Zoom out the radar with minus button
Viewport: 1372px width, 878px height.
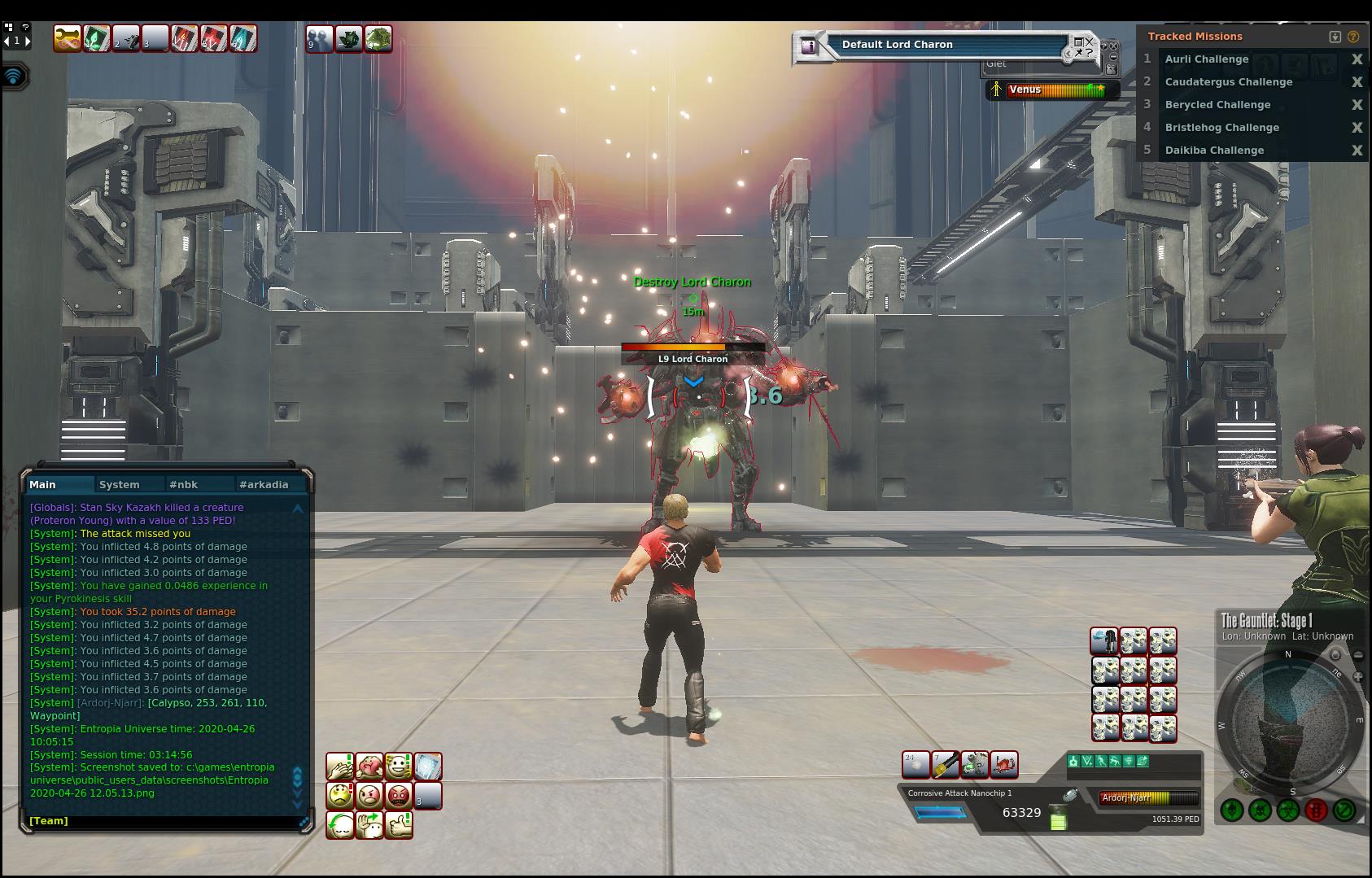tap(1358, 655)
